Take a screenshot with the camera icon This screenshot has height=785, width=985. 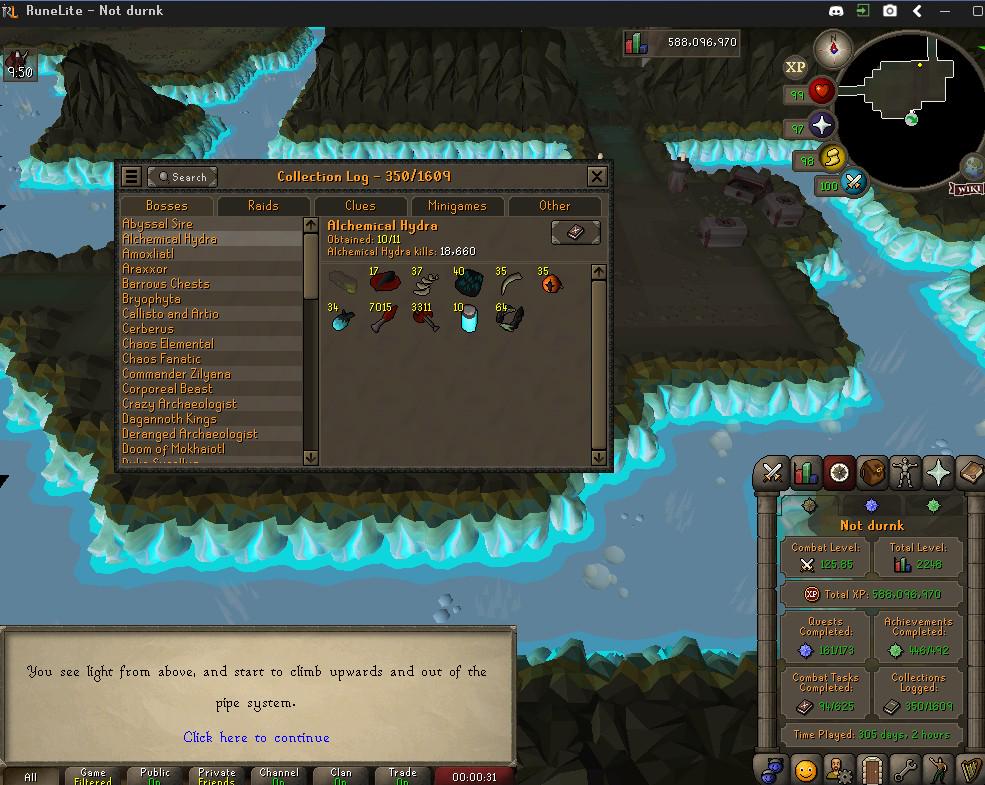889,11
